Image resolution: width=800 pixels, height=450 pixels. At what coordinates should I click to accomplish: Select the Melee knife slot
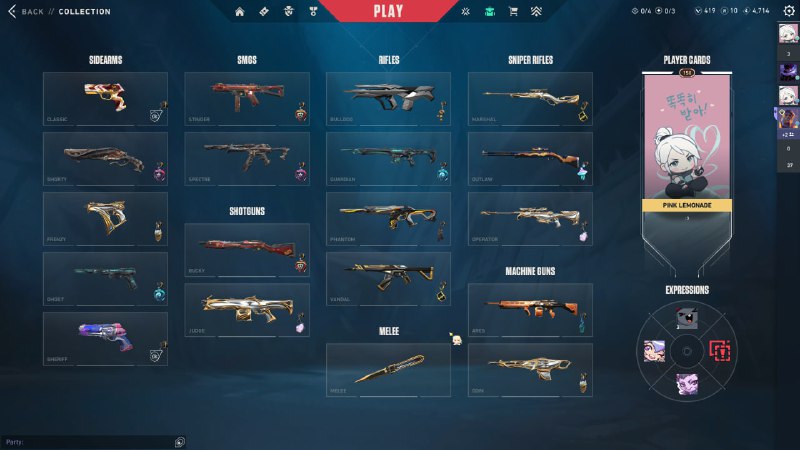pyautogui.click(x=388, y=370)
